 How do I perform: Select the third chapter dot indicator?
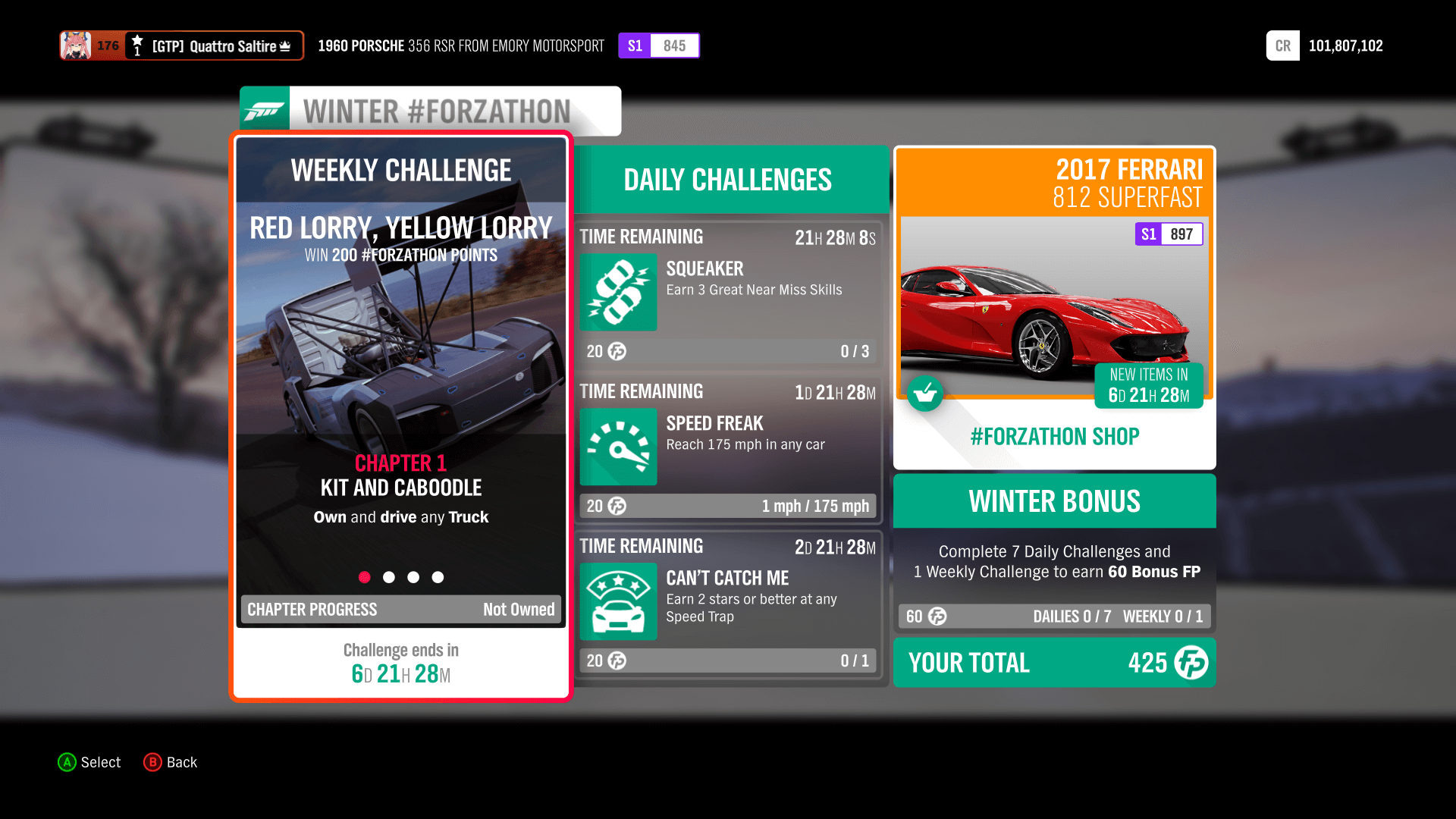pyautogui.click(x=413, y=577)
